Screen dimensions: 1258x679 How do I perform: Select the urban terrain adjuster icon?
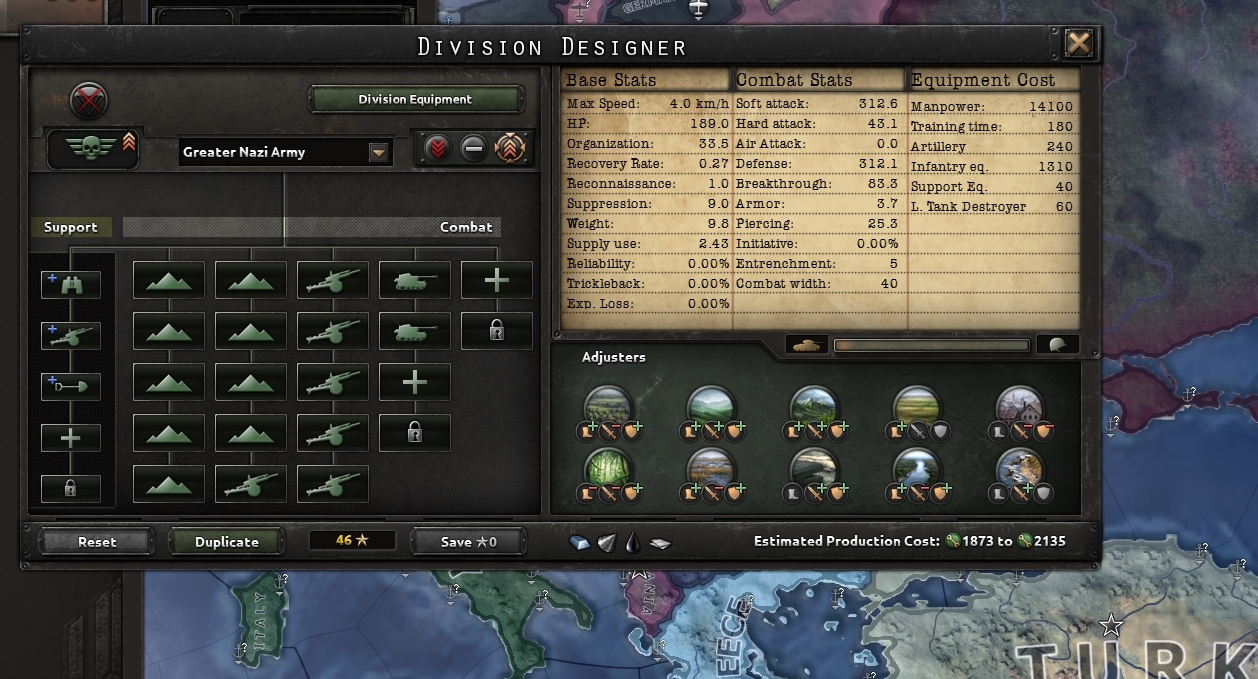pos(1020,407)
